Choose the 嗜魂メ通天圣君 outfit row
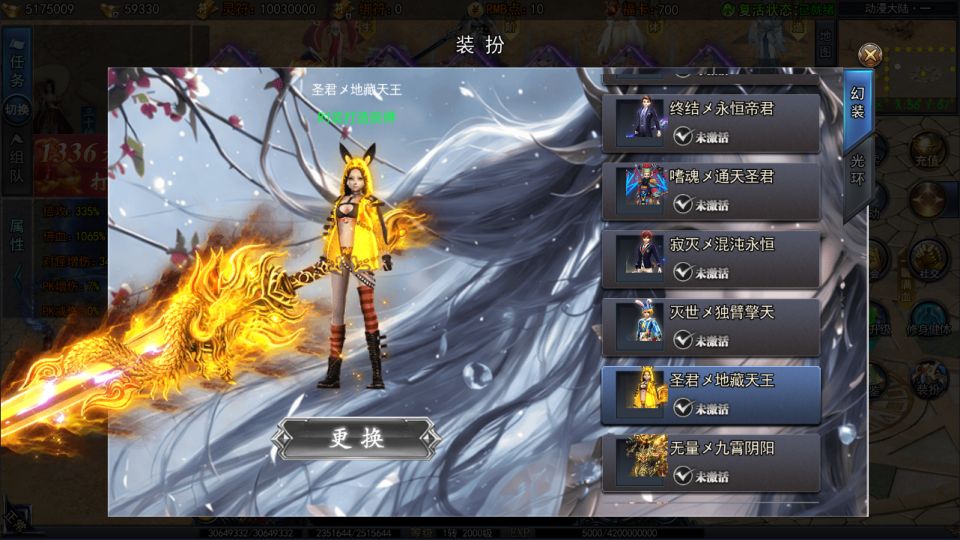The image size is (960, 540). pos(710,191)
